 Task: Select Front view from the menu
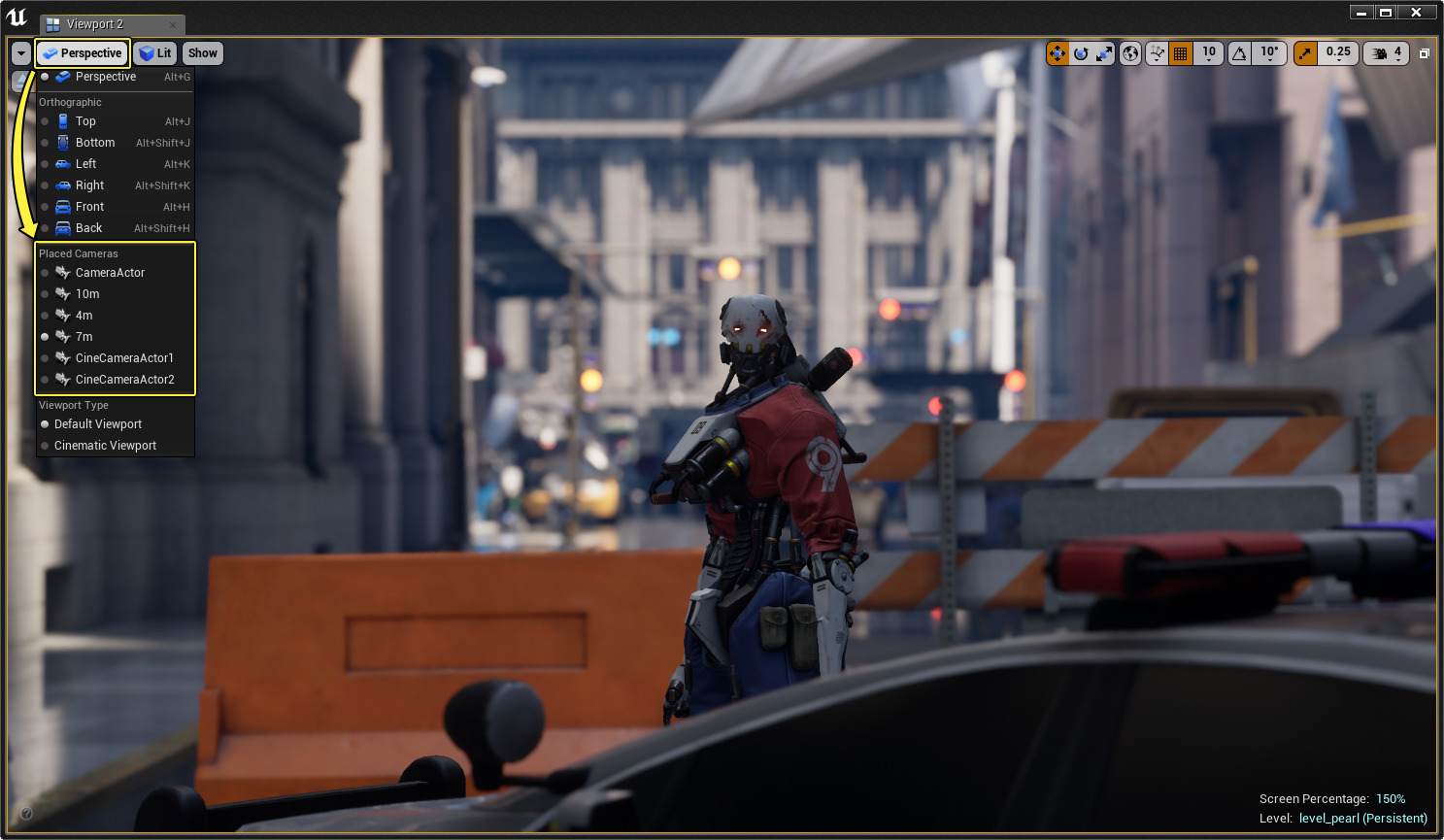[x=88, y=206]
